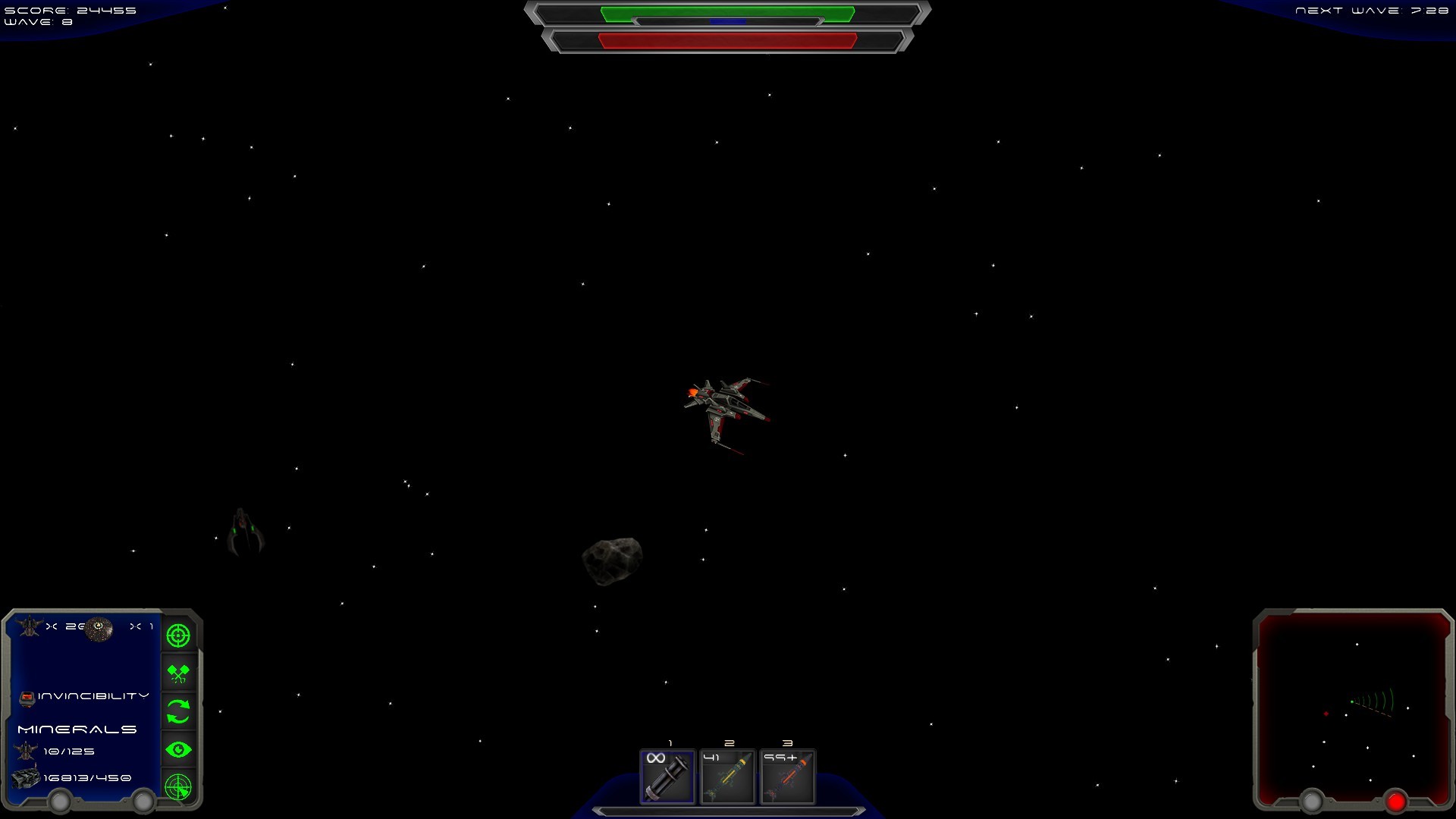Click the right gray round button under the minimap
This screenshot has width=1456, height=819.
pos(1311,799)
